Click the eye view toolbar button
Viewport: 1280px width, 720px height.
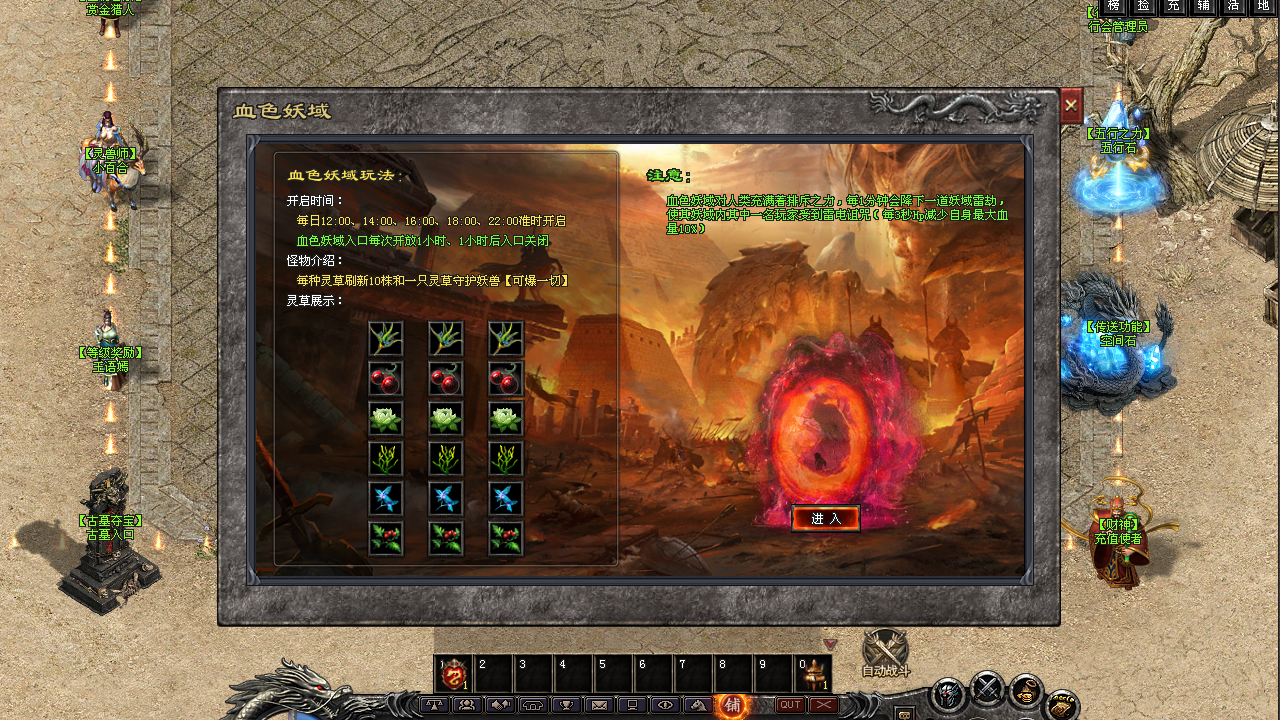pos(664,705)
